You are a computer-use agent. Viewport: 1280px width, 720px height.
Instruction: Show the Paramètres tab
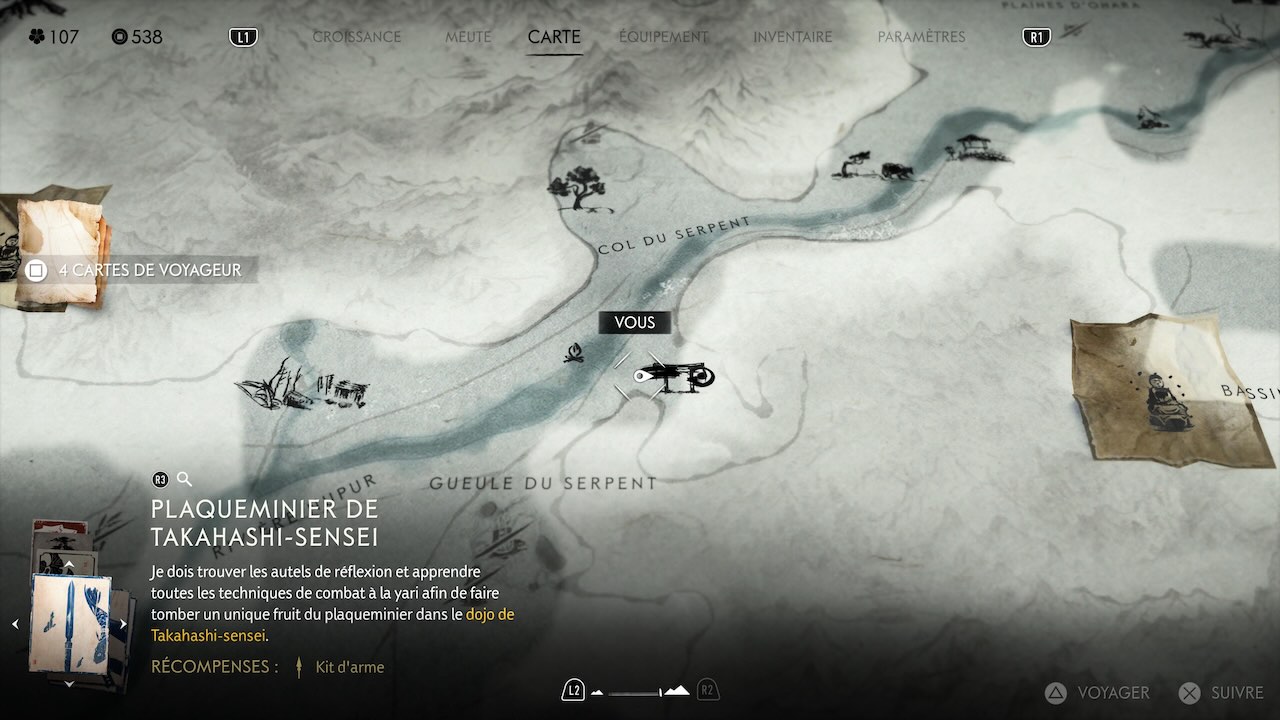921,37
